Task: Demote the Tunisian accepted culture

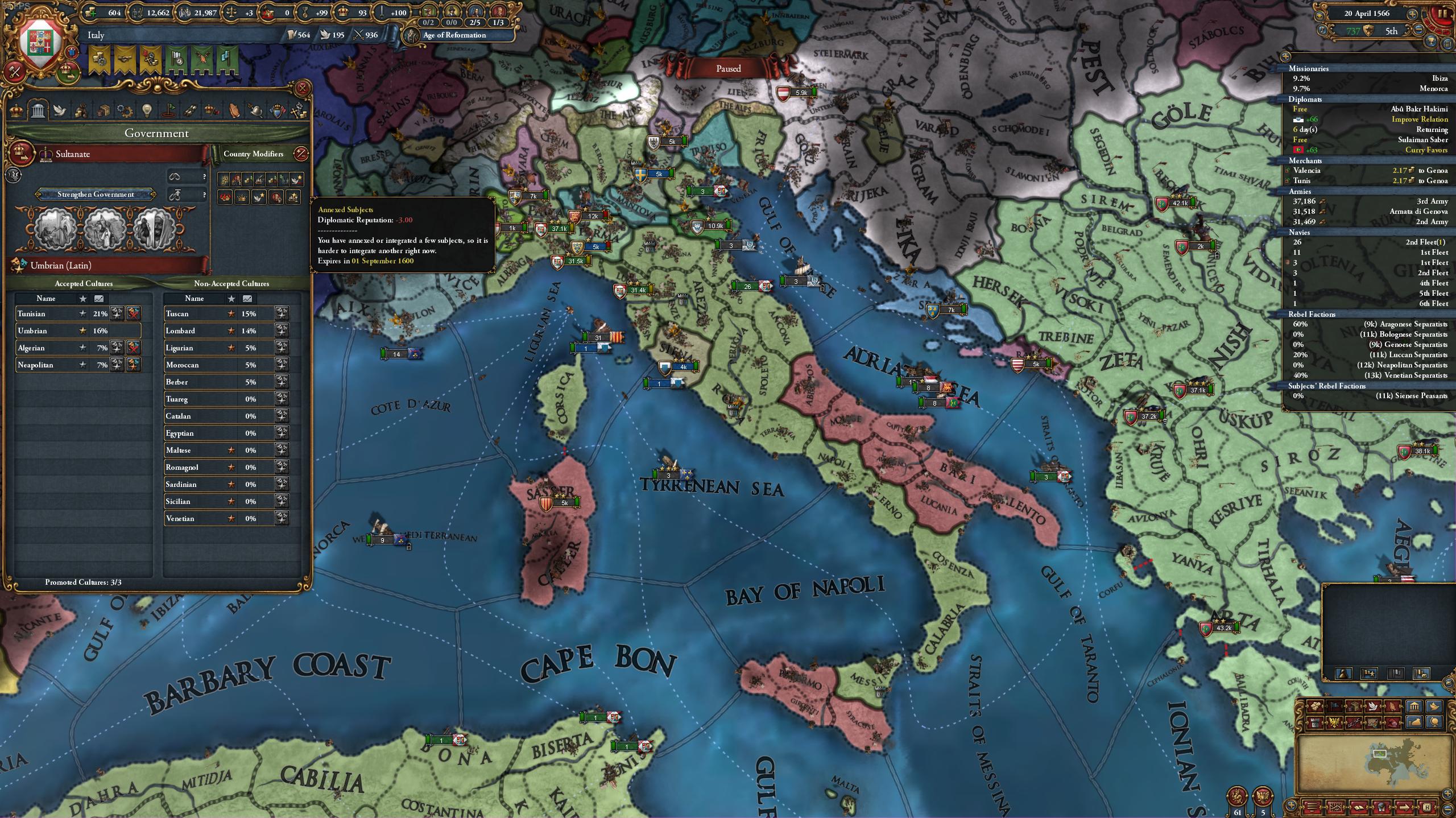Action: click(x=133, y=314)
